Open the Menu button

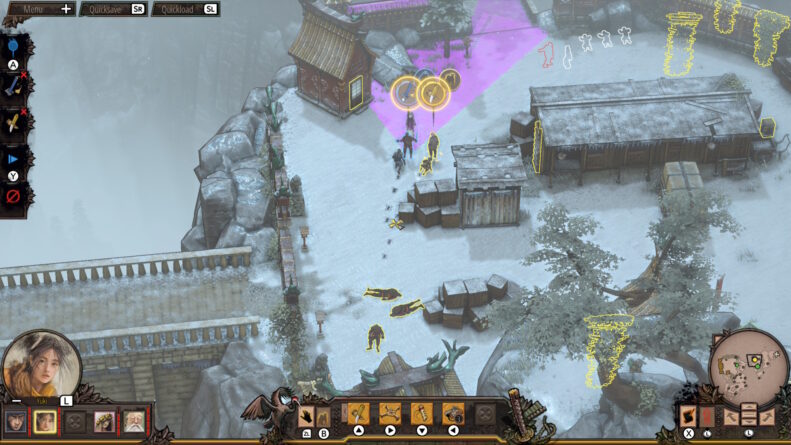point(38,9)
